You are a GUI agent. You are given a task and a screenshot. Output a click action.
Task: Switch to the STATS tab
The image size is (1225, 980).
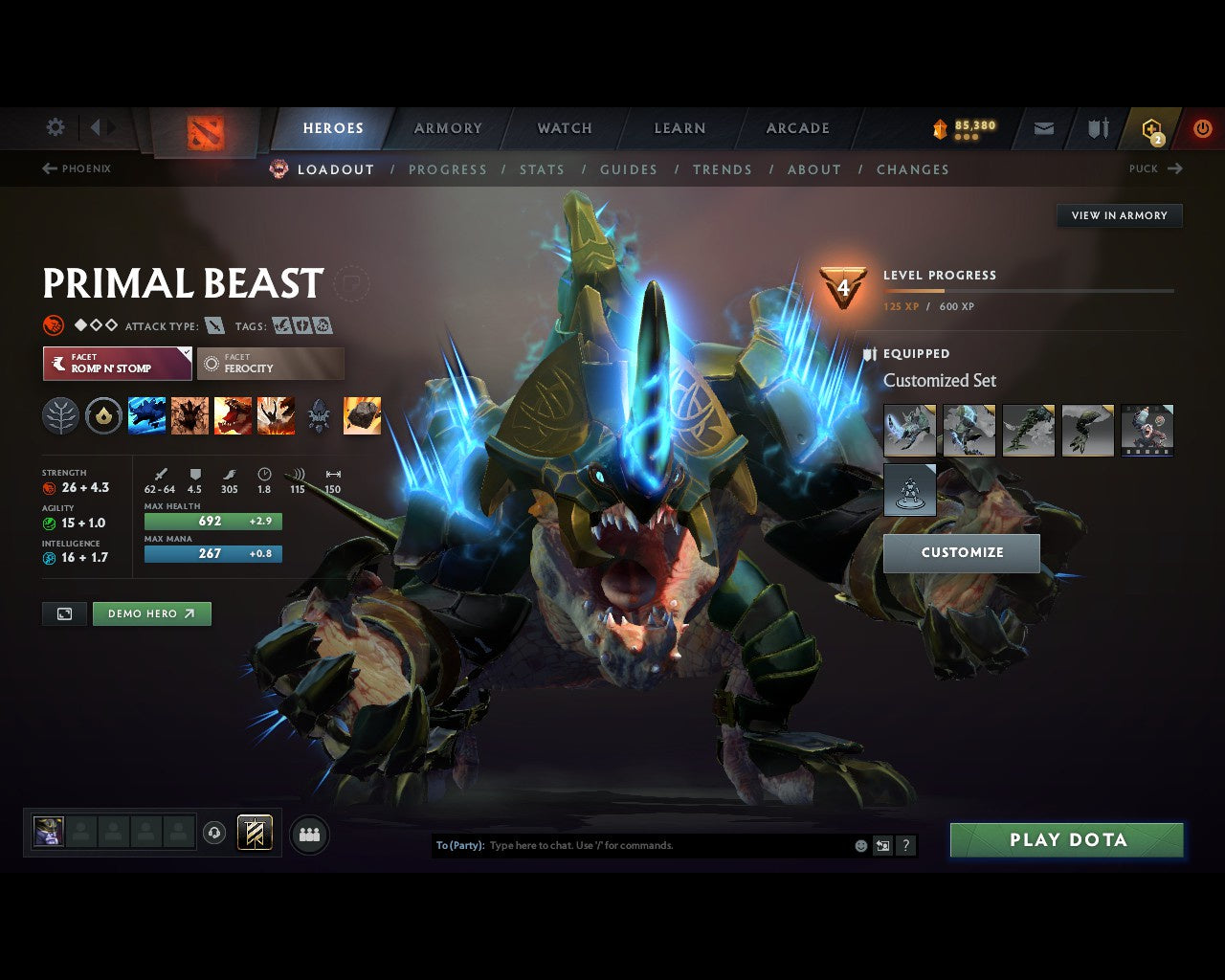pyautogui.click(x=542, y=169)
